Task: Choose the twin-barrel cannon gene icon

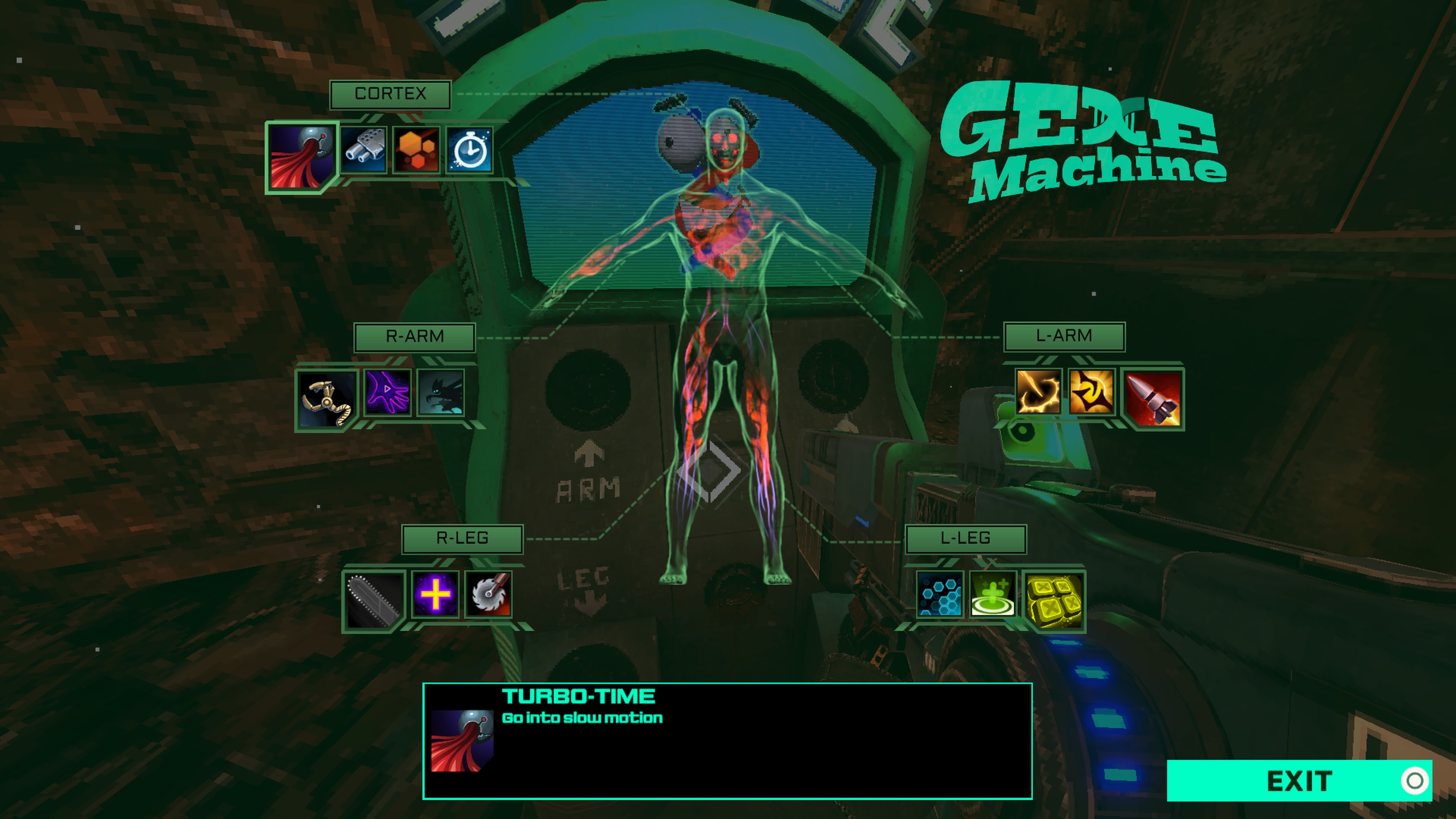Action: (364, 150)
